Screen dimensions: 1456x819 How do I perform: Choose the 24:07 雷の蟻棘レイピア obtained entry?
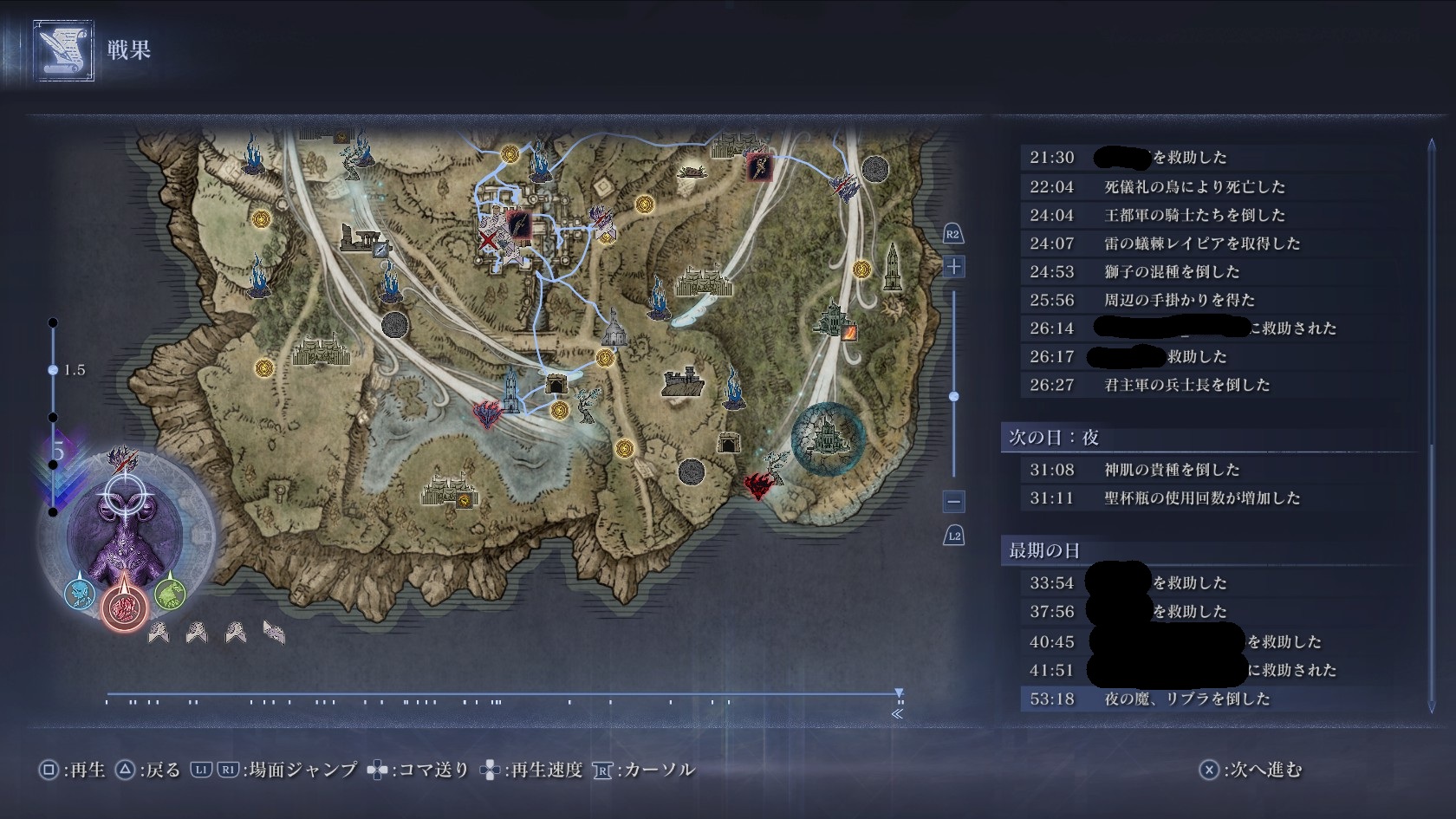(1201, 244)
